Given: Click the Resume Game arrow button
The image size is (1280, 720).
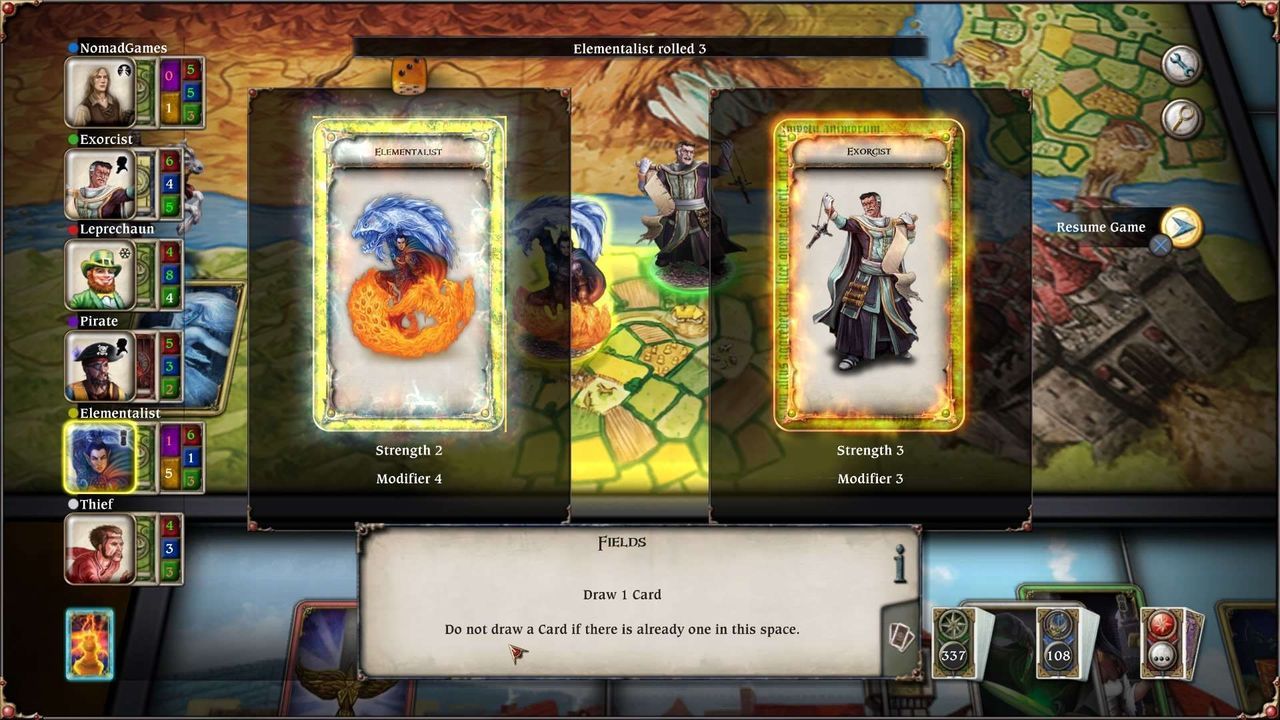Looking at the screenshot, I should click(1182, 227).
